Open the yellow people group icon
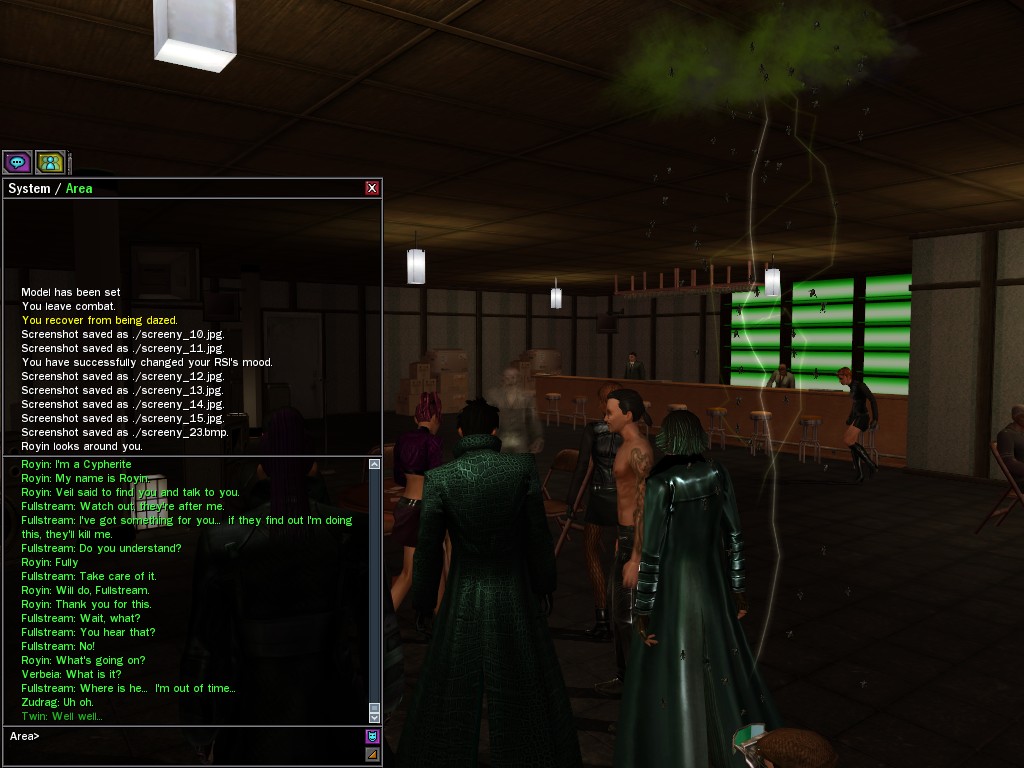Screen dimensions: 1024x768 50,162
